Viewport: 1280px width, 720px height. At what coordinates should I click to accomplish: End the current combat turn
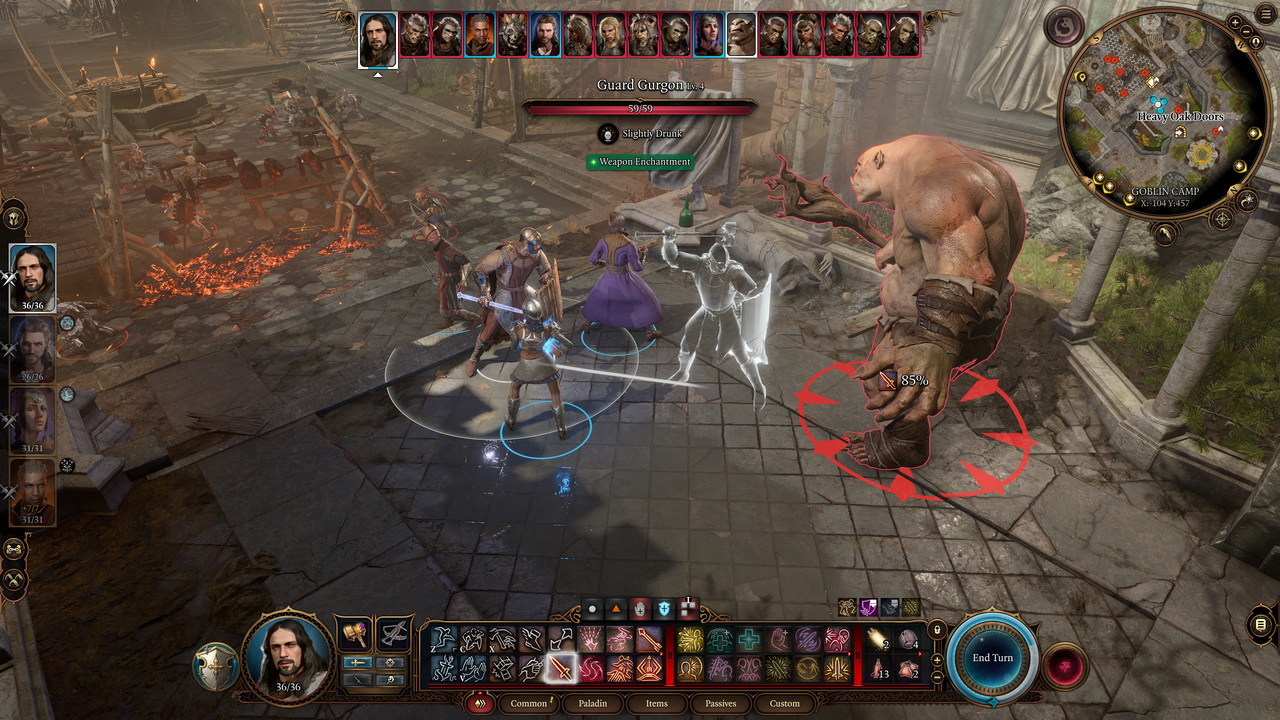coord(993,657)
